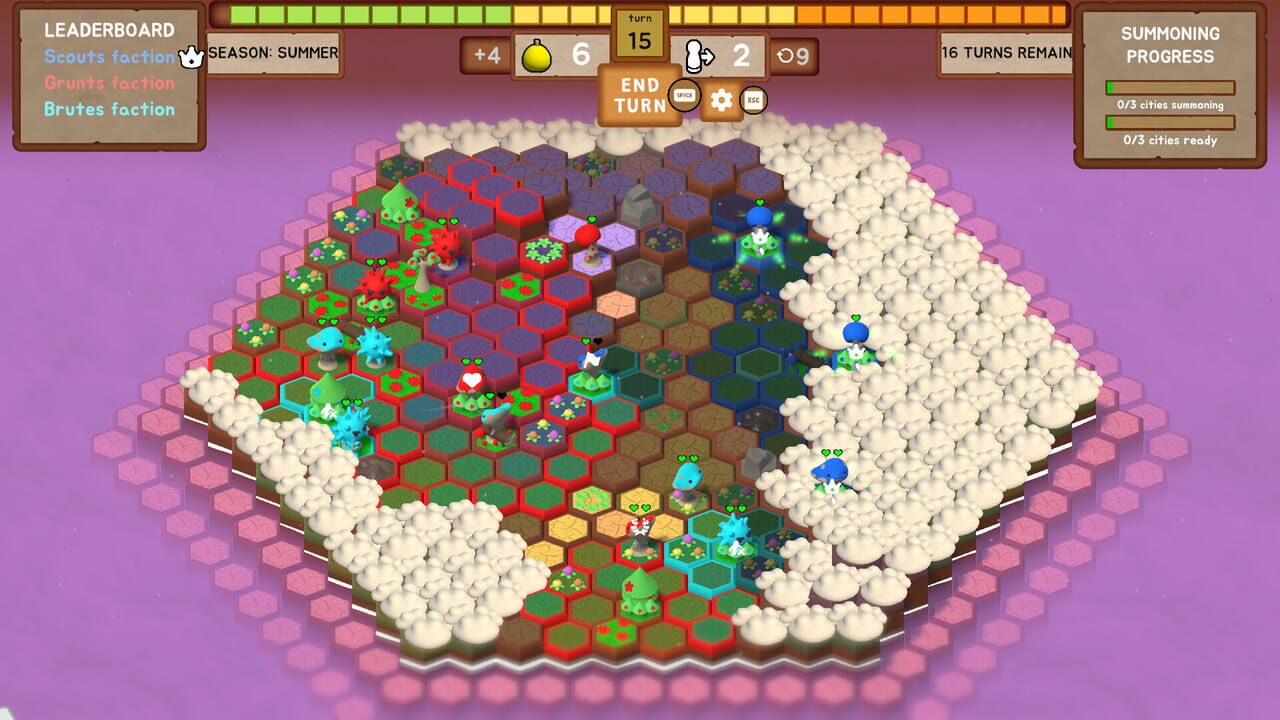Select Grunts faction in the leaderboard
The width and height of the screenshot is (1280, 720).
pos(102,82)
